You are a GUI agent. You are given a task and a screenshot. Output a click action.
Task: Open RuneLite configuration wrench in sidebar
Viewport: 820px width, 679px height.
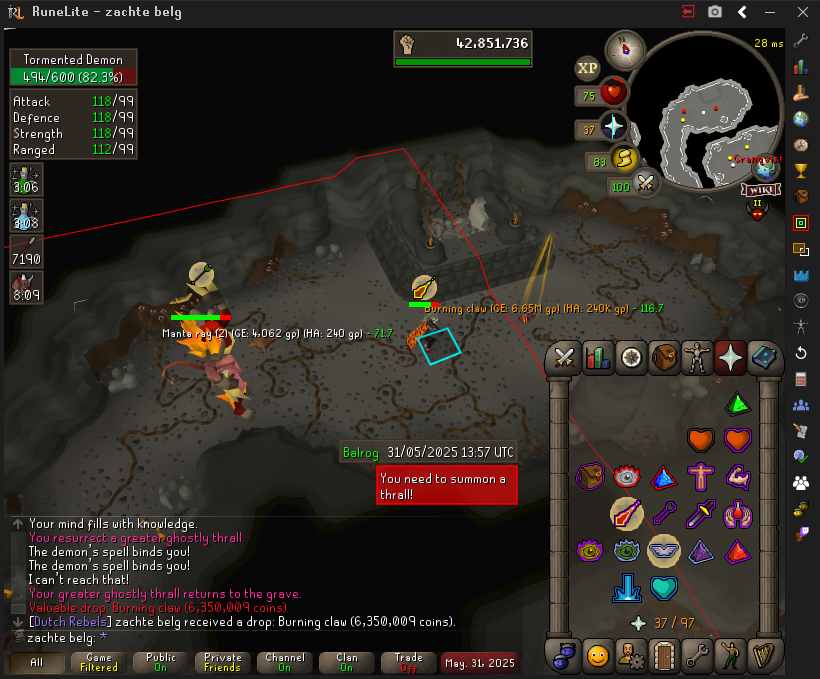click(800, 41)
